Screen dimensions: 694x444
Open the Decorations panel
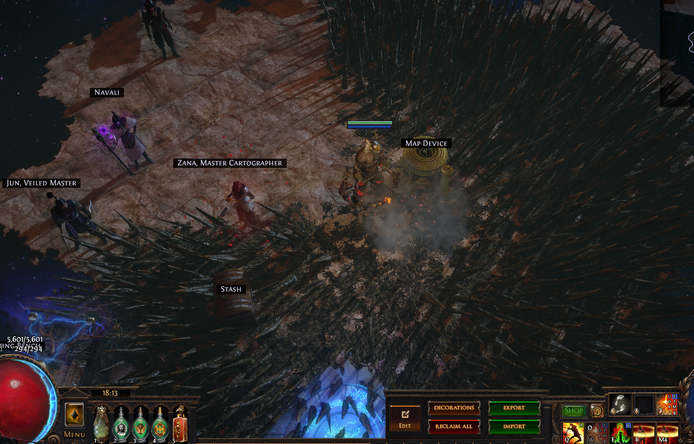tap(453, 408)
